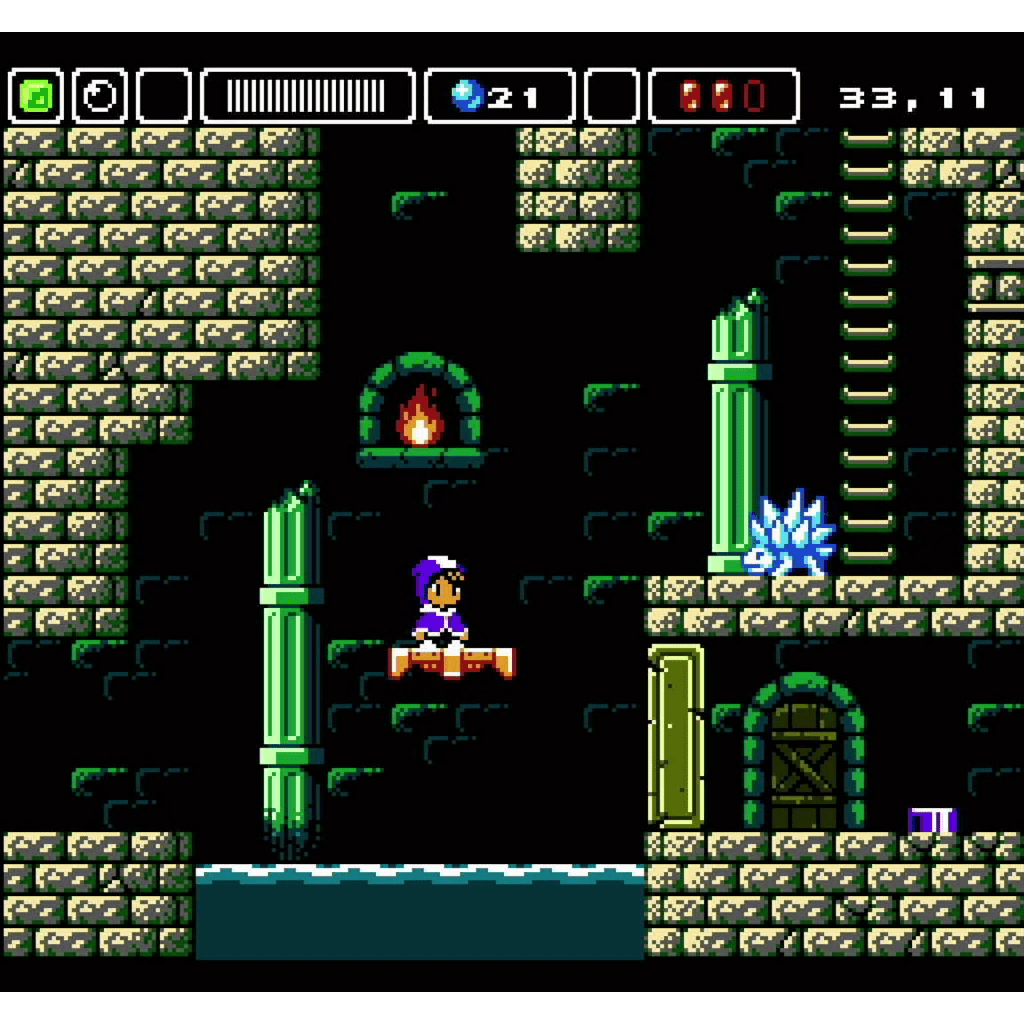Select the bubble spell icon
The width and height of the screenshot is (1024, 1024).
click(100, 96)
